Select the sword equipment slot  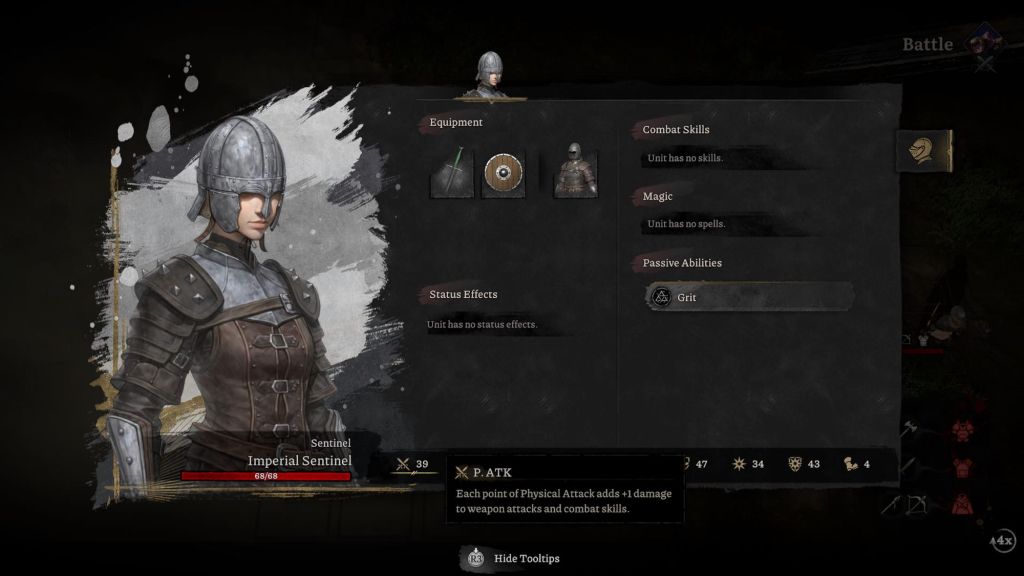tap(452, 174)
